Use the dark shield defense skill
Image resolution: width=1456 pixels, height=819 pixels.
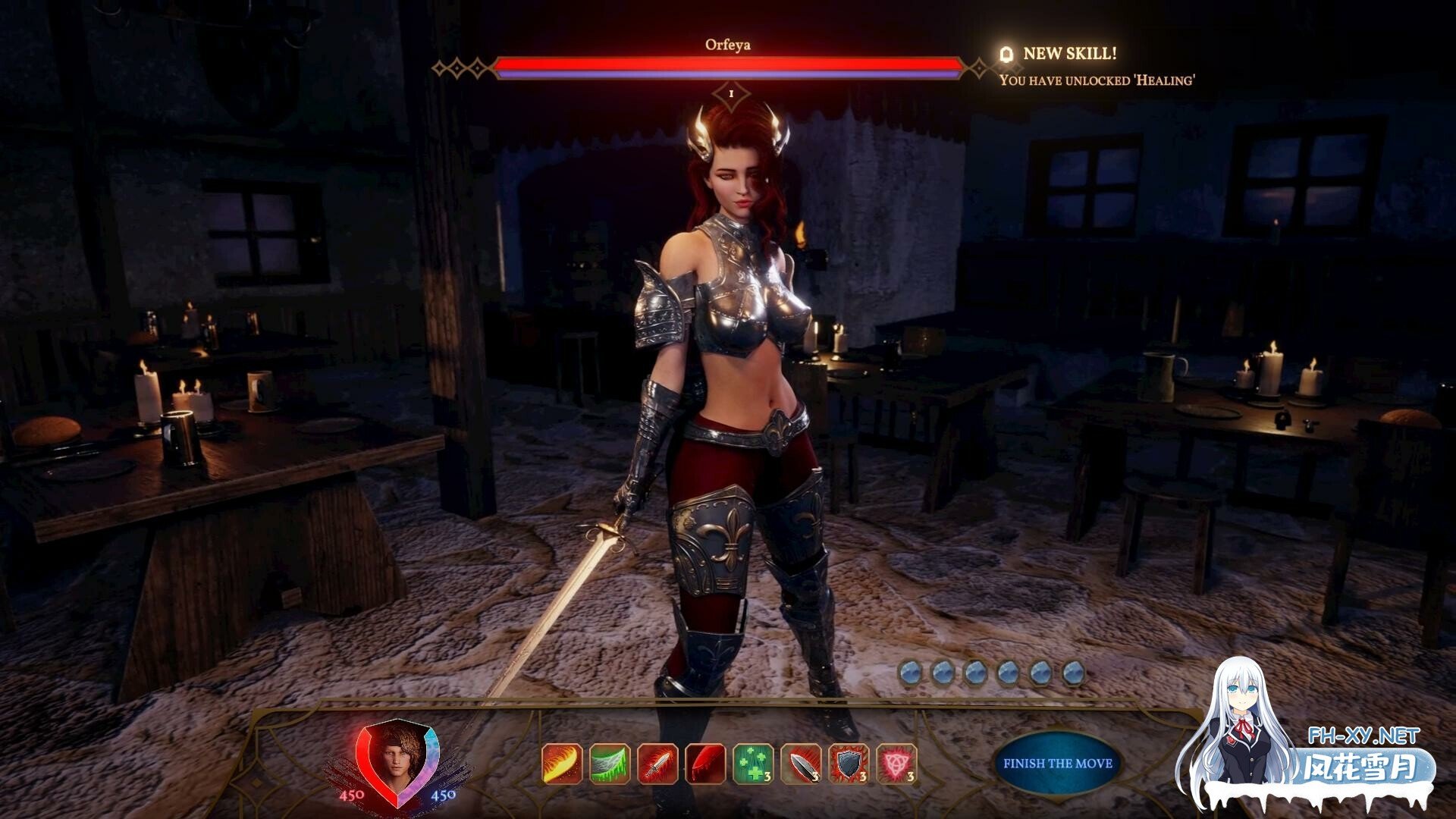849,764
